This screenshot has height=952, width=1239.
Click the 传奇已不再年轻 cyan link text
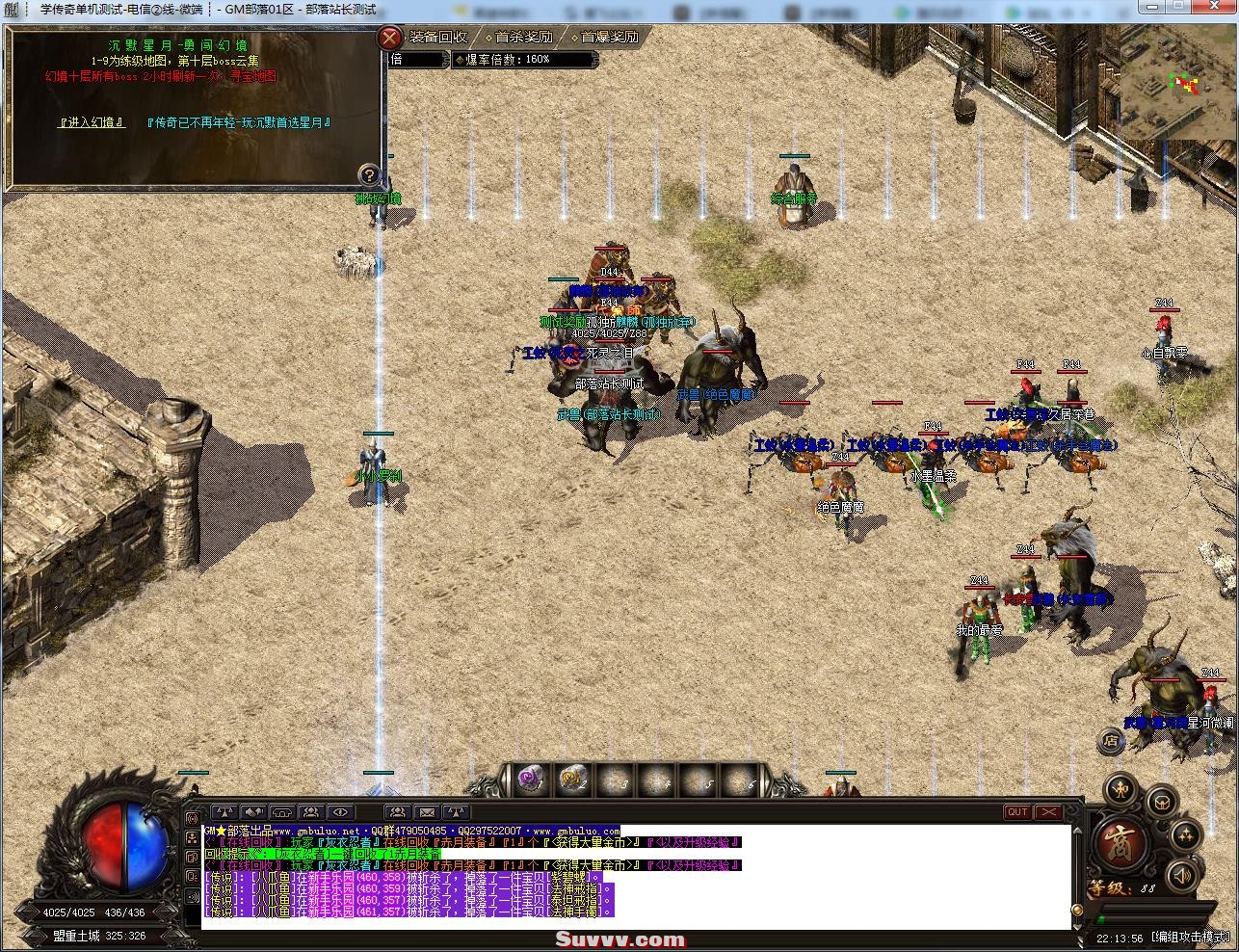click(x=239, y=122)
